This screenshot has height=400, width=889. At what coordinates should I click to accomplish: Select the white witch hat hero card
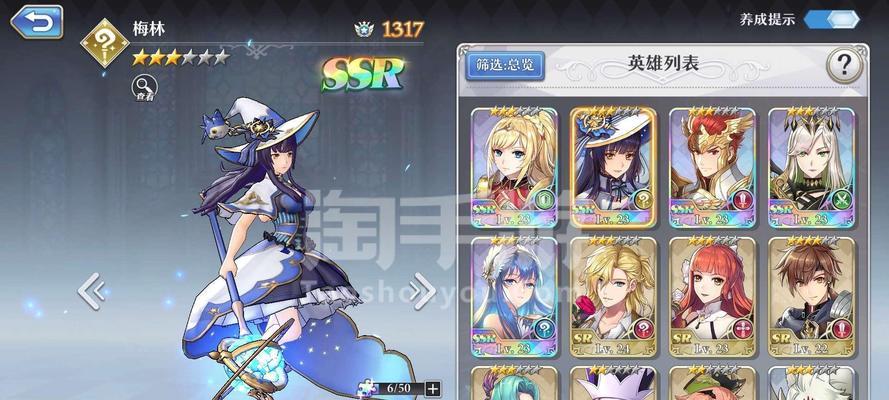coord(613,165)
